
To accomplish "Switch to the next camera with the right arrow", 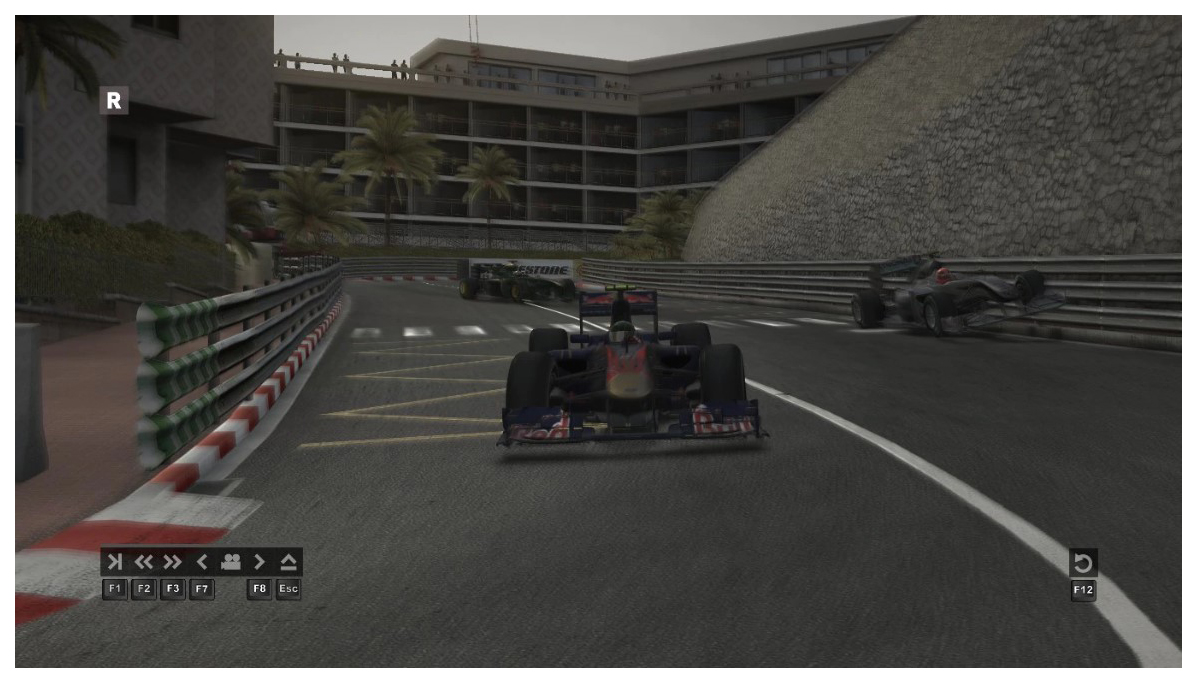I will point(259,561).
